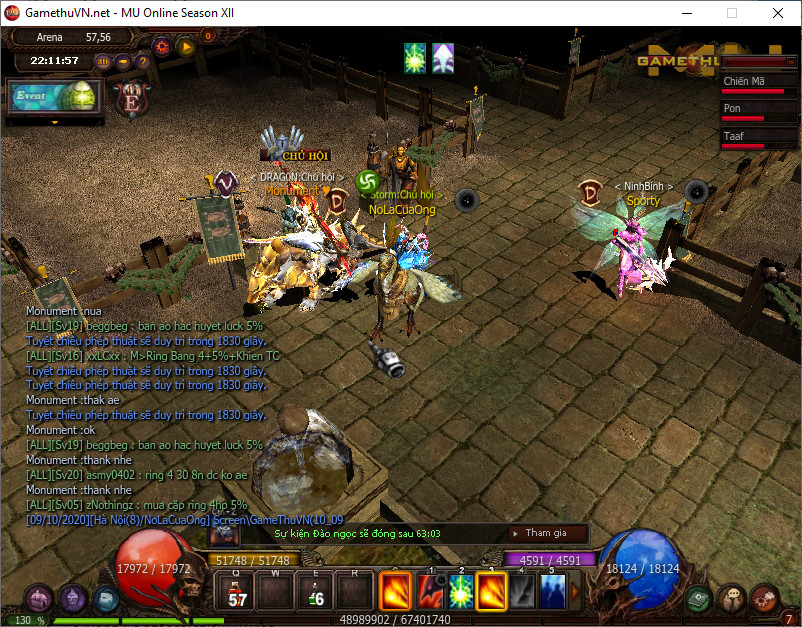Join the event via Tham gia
Image resolution: width=802 pixels, height=627 pixels.
[x=546, y=533]
